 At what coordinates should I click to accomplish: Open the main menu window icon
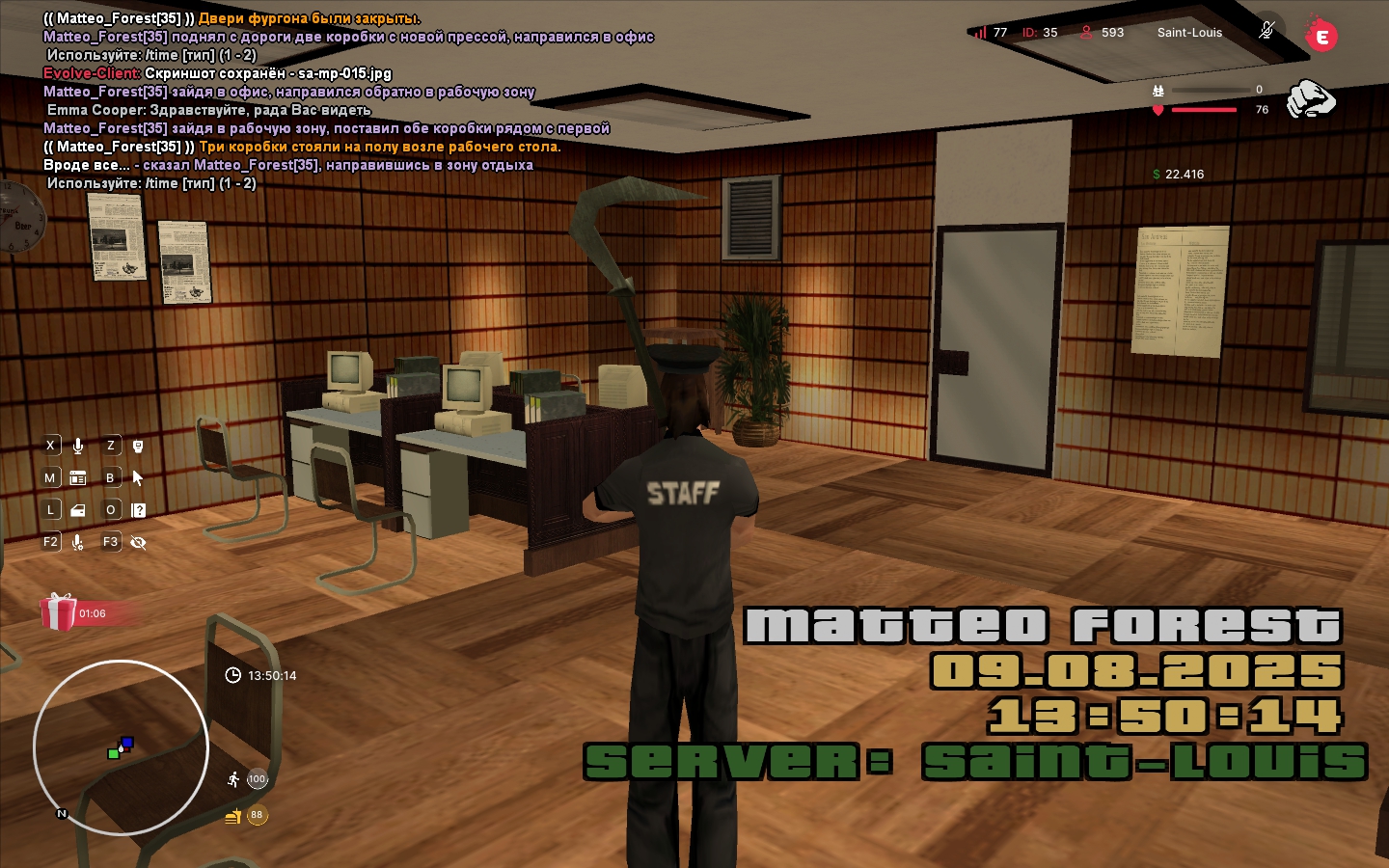78,477
